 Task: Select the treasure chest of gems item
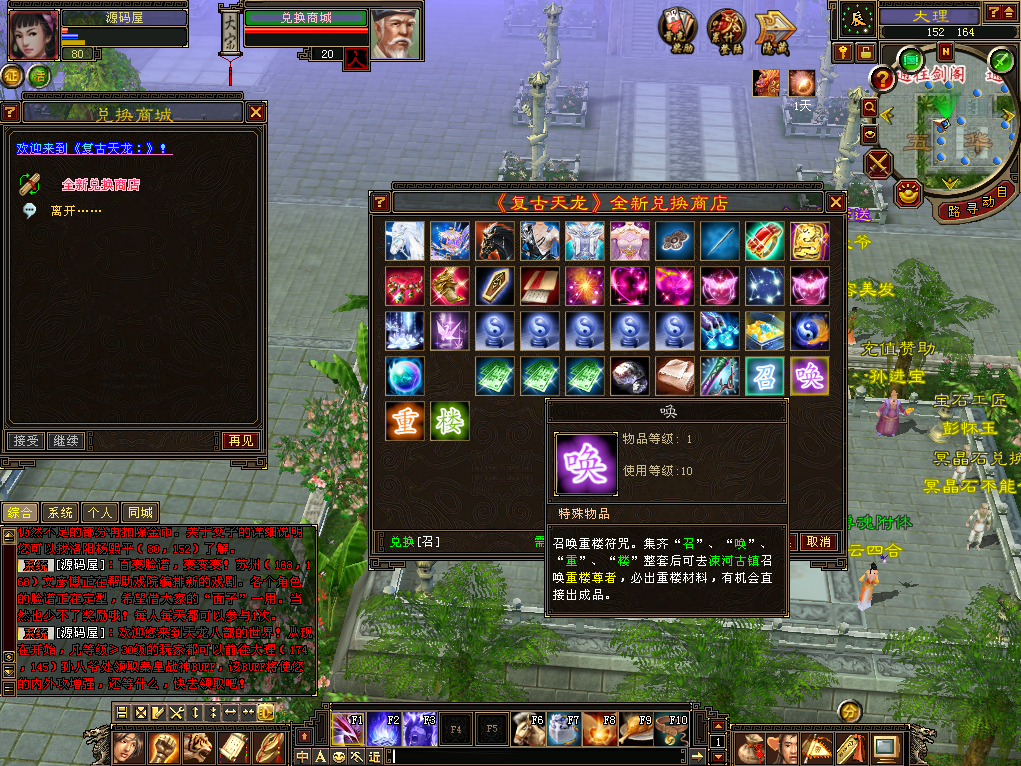coord(764,331)
